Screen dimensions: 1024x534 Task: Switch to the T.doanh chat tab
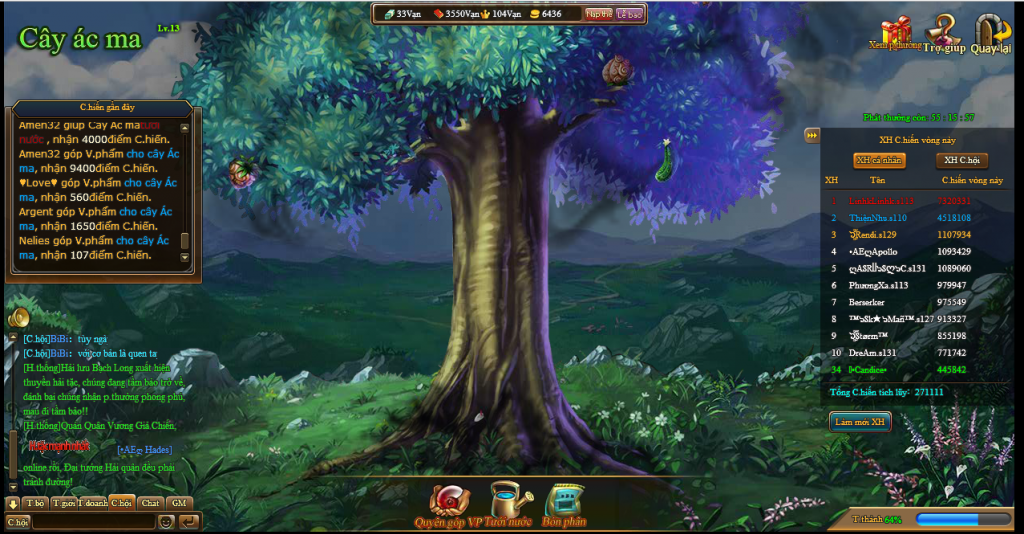pos(93,502)
